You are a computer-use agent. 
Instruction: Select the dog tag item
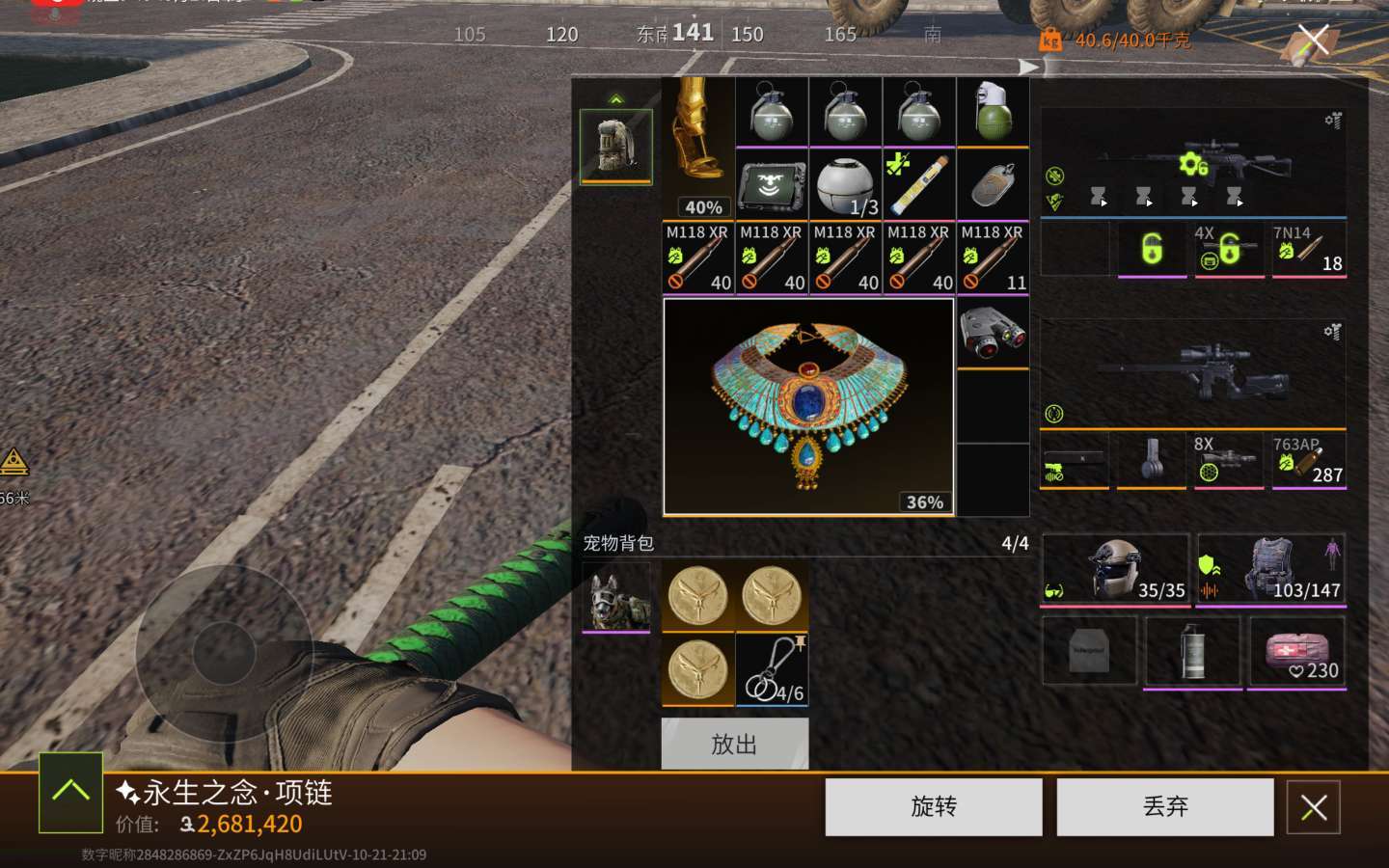[x=993, y=185]
